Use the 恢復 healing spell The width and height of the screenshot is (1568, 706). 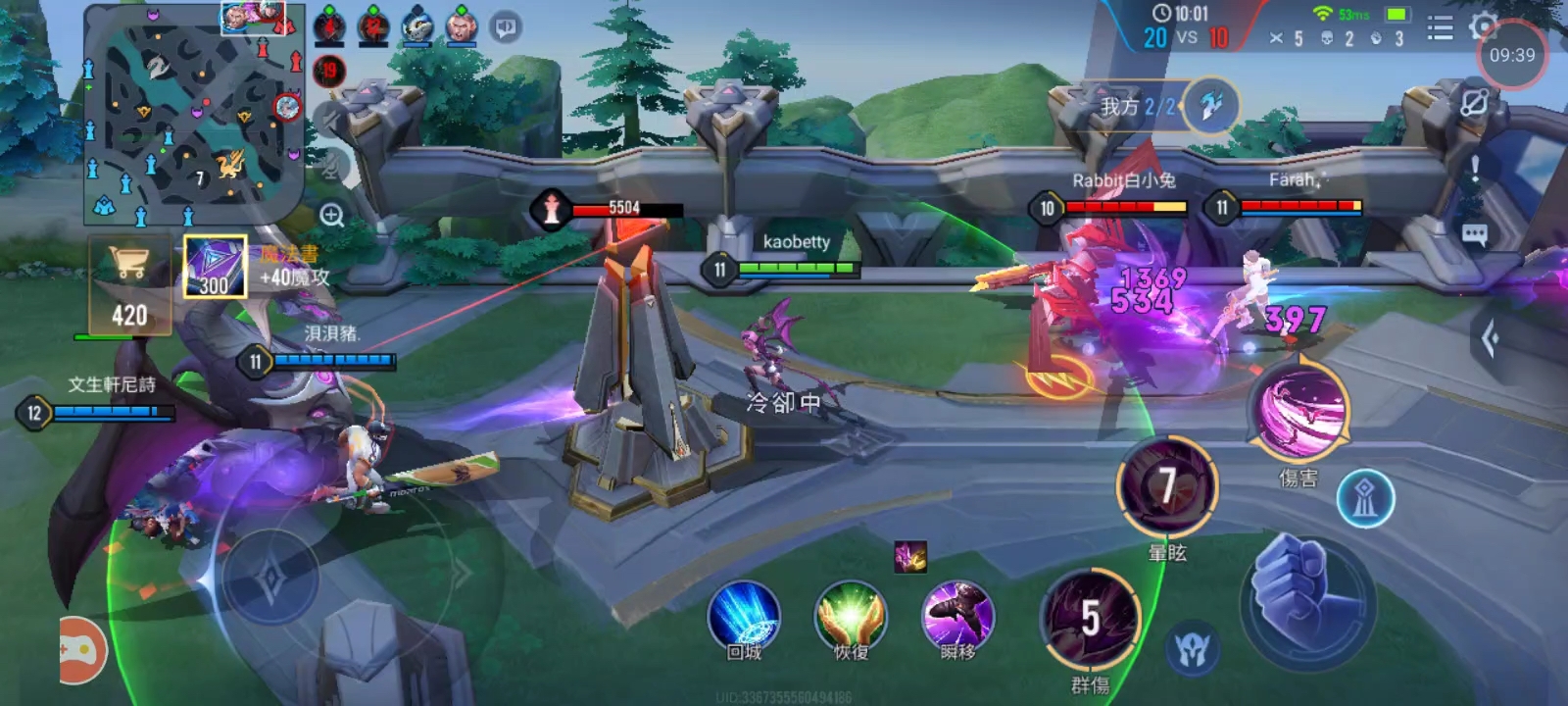[x=853, y=621]
